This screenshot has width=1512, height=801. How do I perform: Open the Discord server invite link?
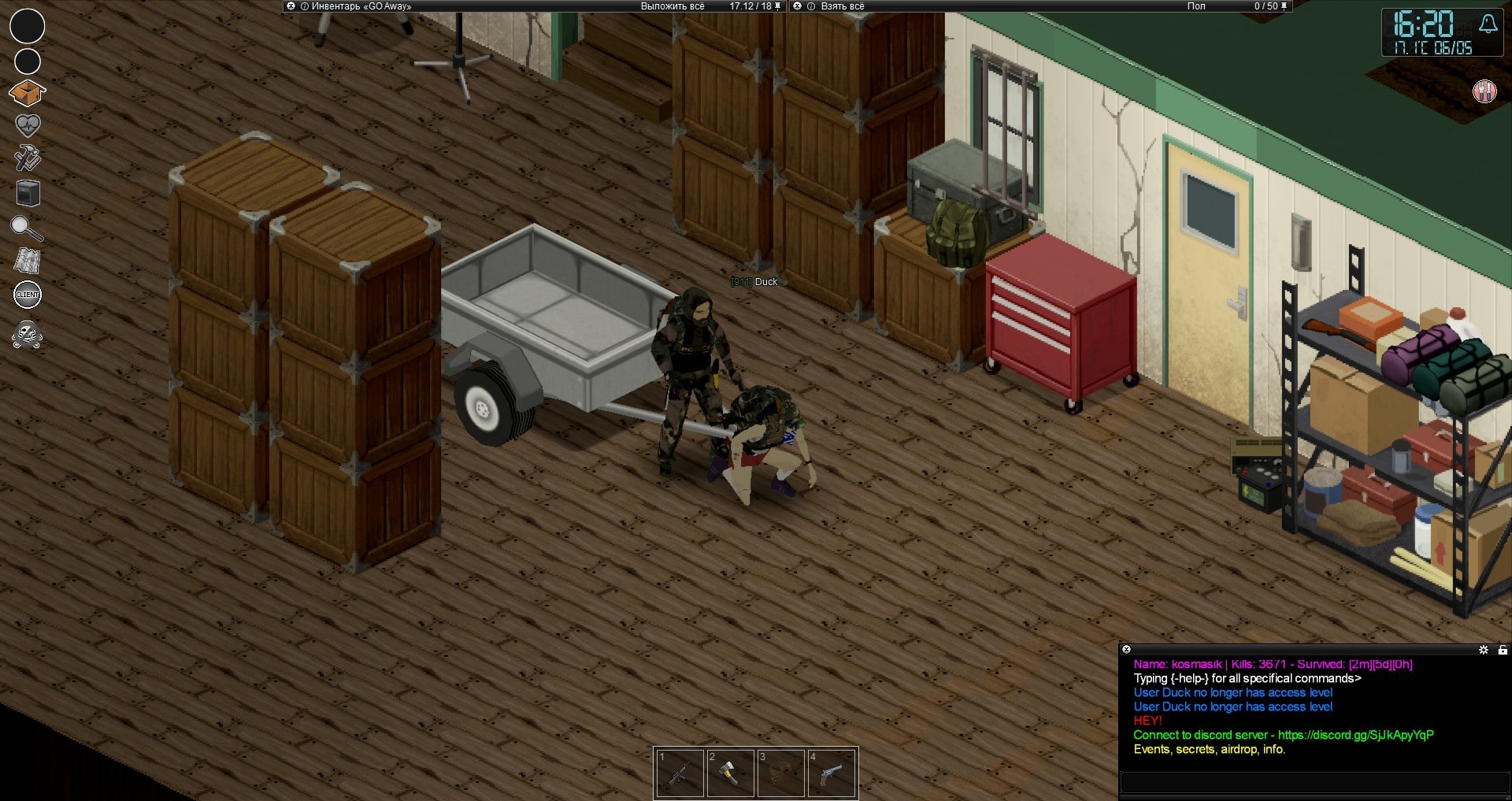[x=1355, y=735]
